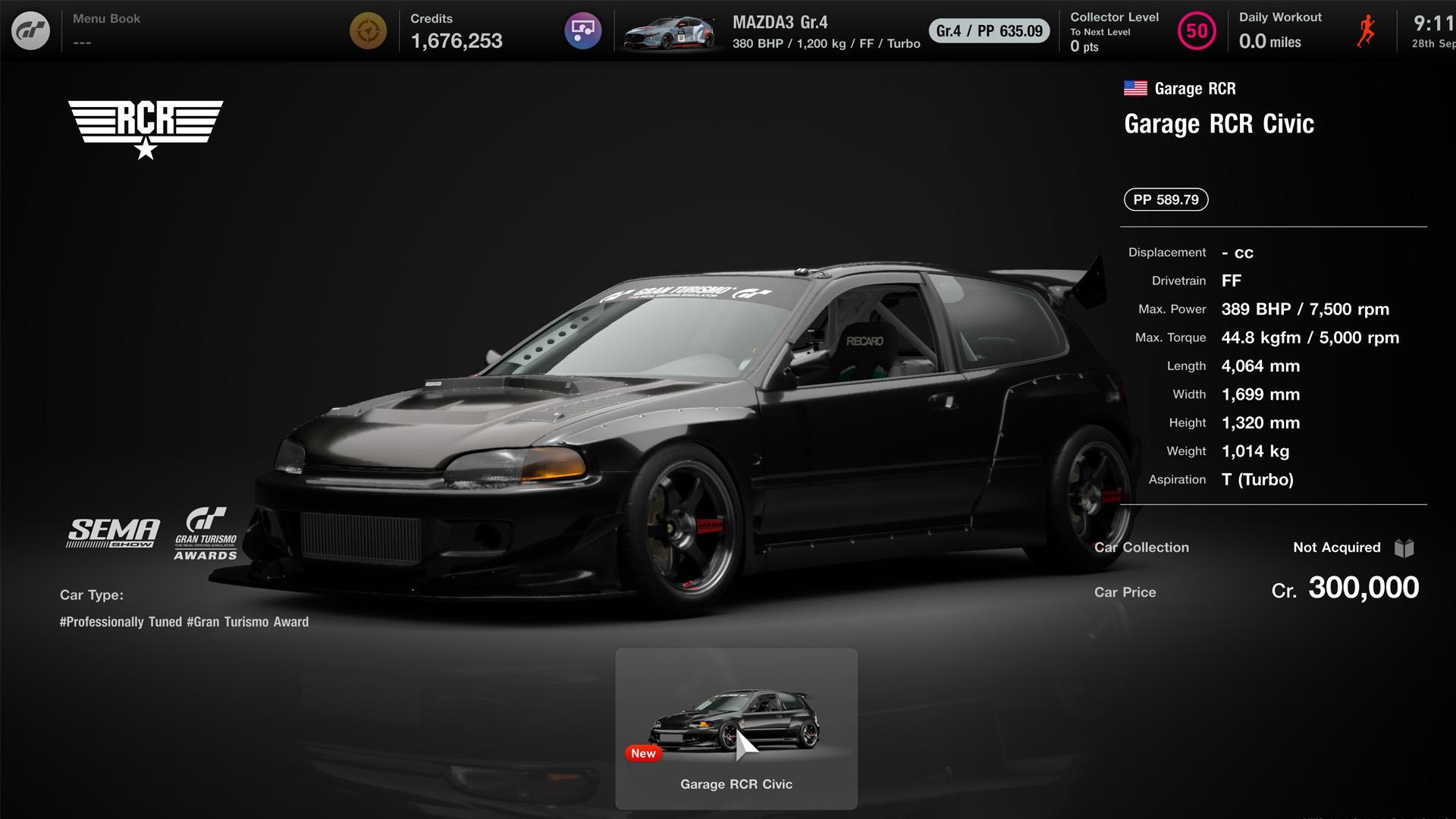
Task: Toggle the Gr.4 / PP 635.09 badge
Action: click(x=988, y=32)
